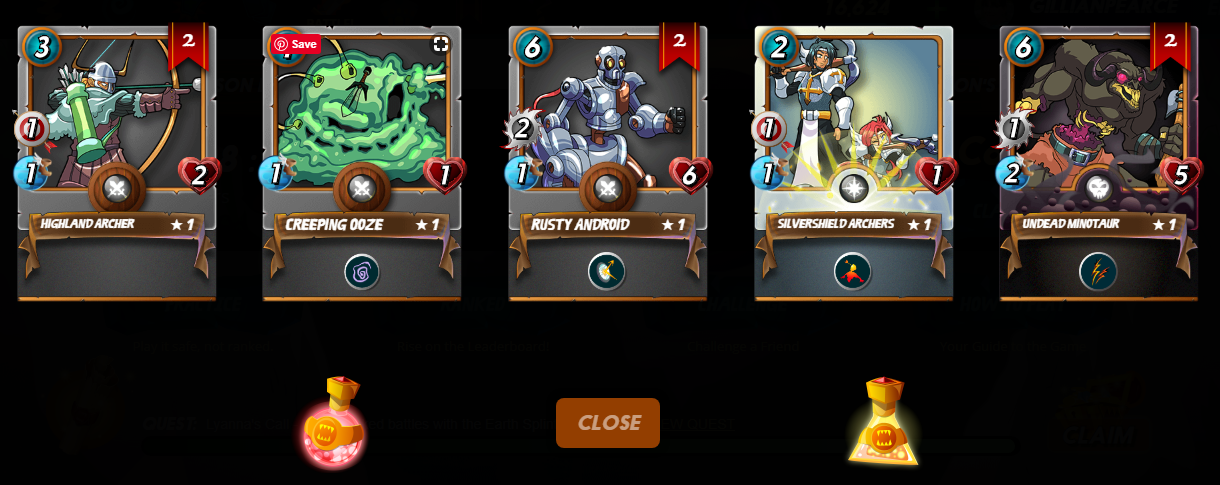Image resolution: width=1220 pixels, height=485 pixels.
Task: Save the image with the red Save button
Action: point(296,44)
